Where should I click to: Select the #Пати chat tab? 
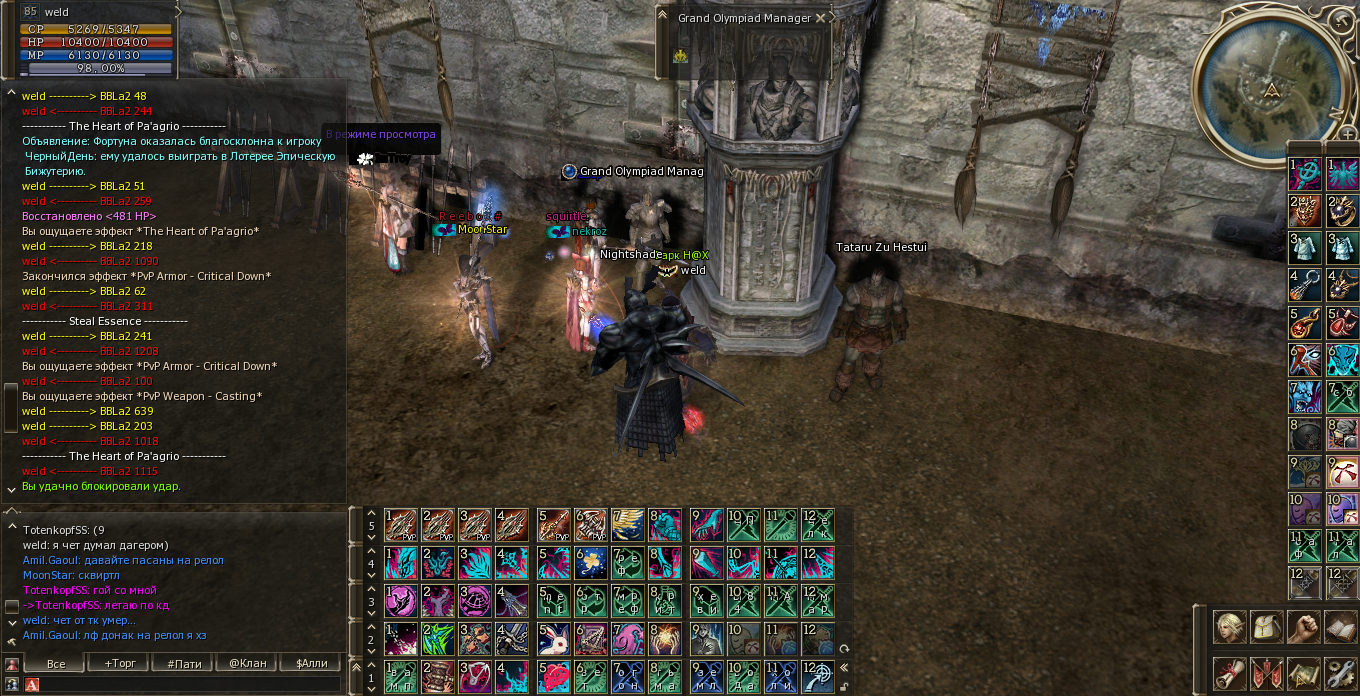coord(184,663)
